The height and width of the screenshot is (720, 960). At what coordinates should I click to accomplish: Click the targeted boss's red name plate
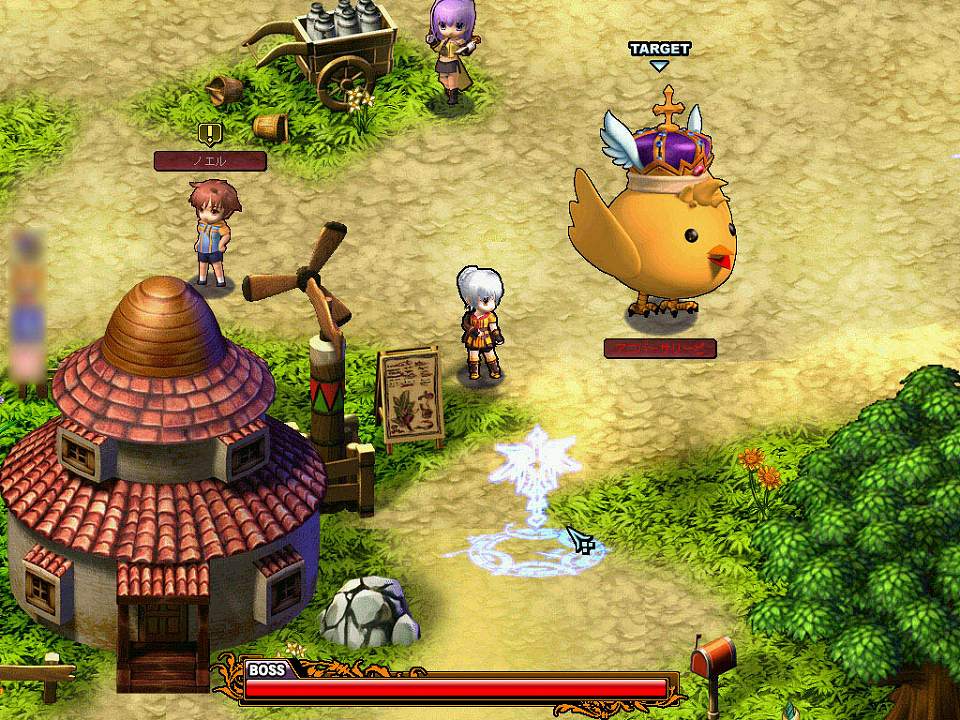tap(660, 349)
